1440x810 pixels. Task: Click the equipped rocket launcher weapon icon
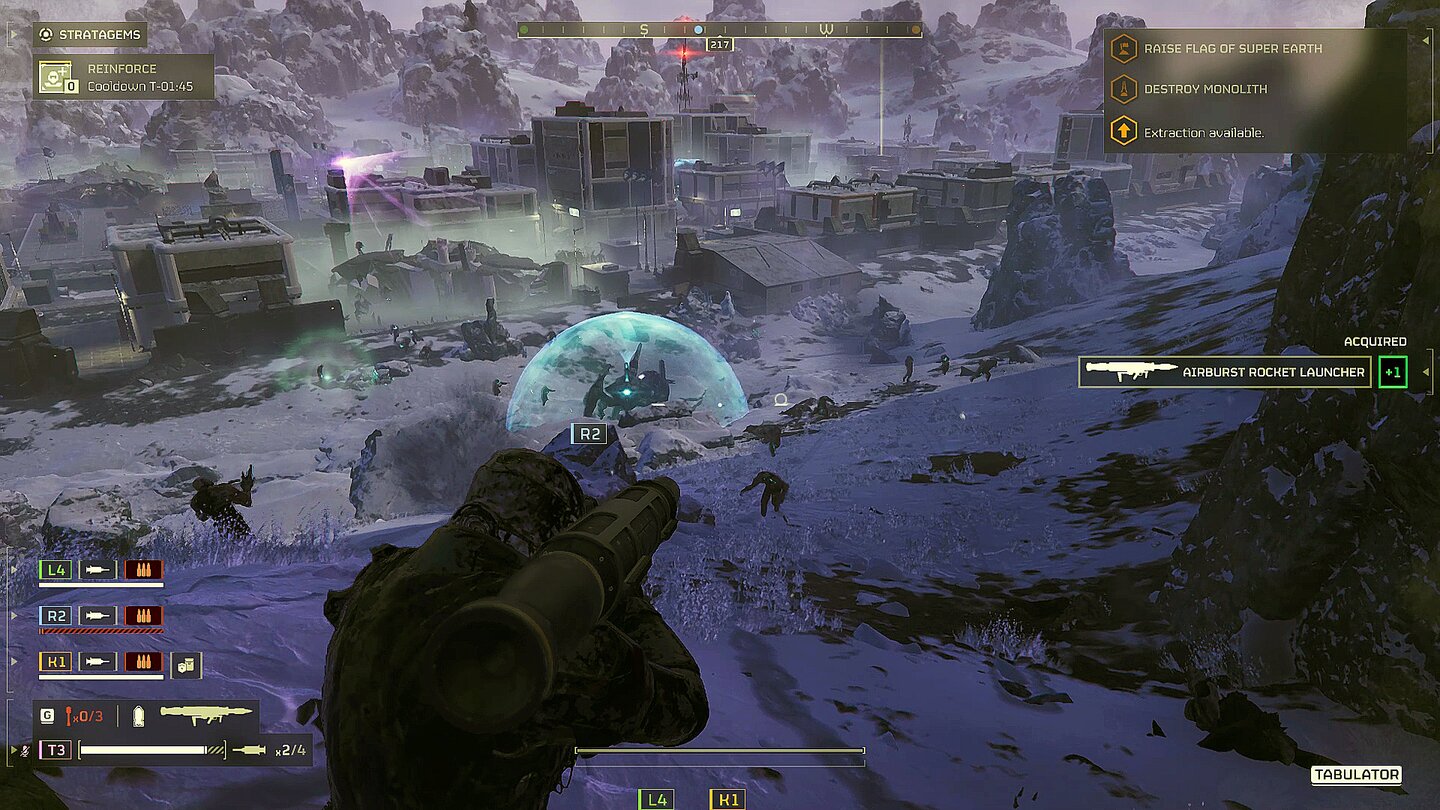206,715
